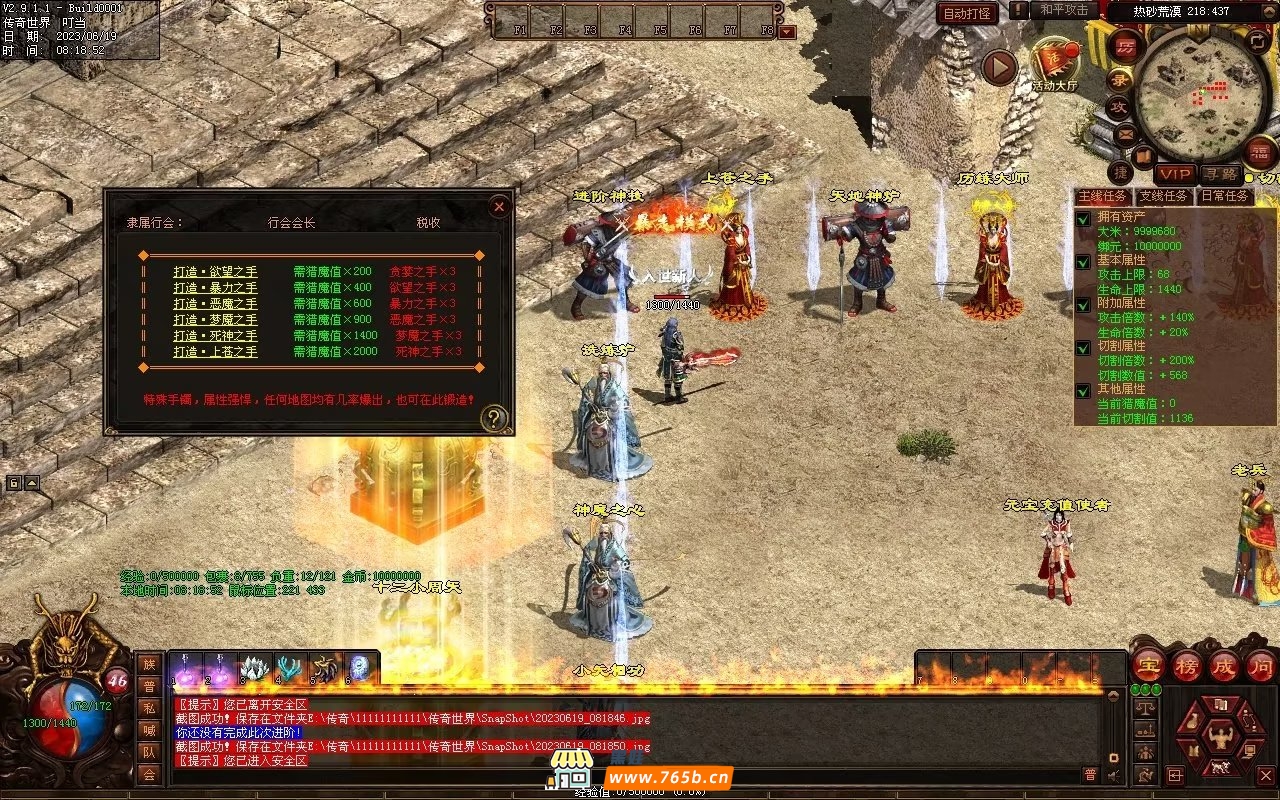Open the VIP panel
Screen dimensions: 1280x800
point(1175,175)
